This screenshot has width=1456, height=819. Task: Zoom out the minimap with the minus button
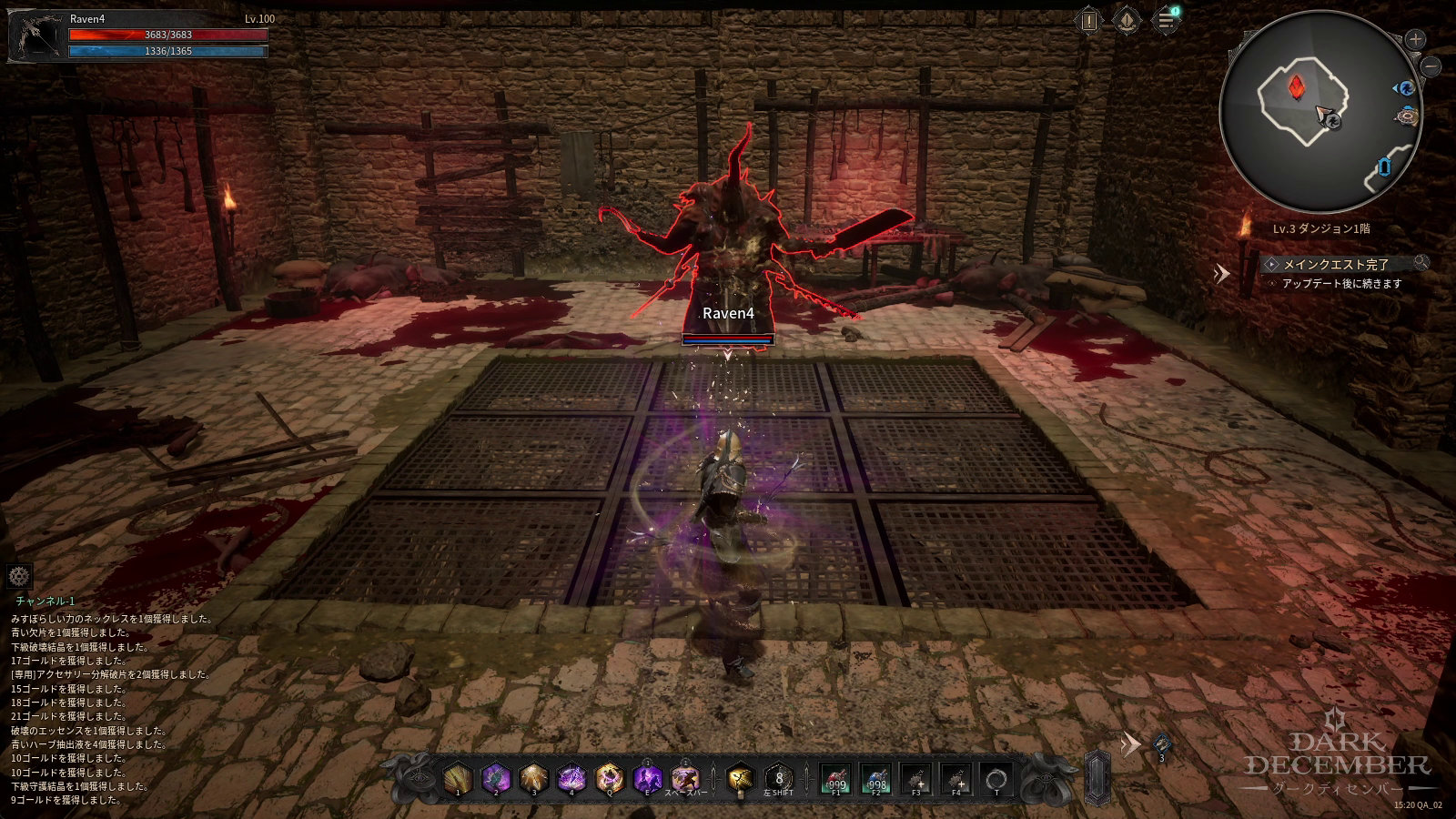coord(1431,66)
